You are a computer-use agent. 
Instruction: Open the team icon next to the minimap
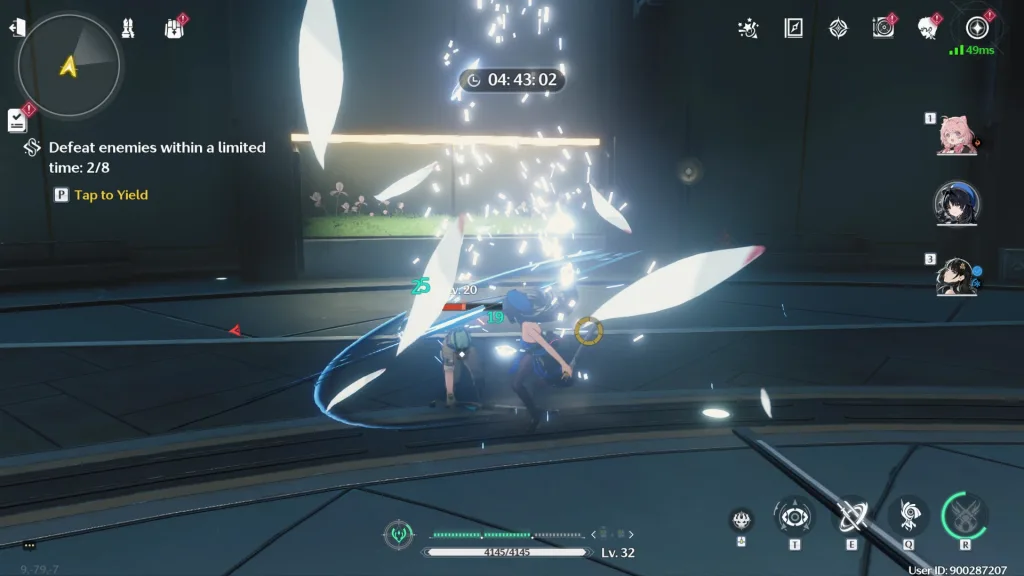(x=128, y=28)
